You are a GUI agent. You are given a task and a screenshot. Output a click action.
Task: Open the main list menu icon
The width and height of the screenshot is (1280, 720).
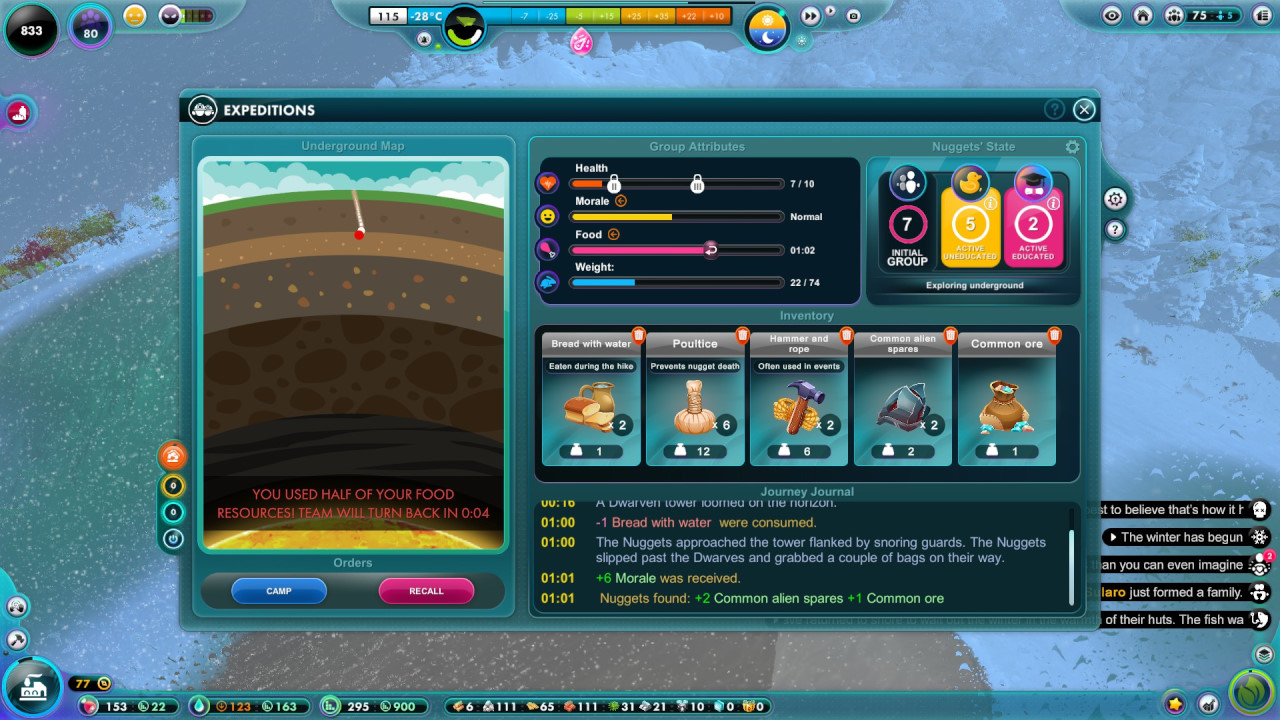tap(1260, 15)
